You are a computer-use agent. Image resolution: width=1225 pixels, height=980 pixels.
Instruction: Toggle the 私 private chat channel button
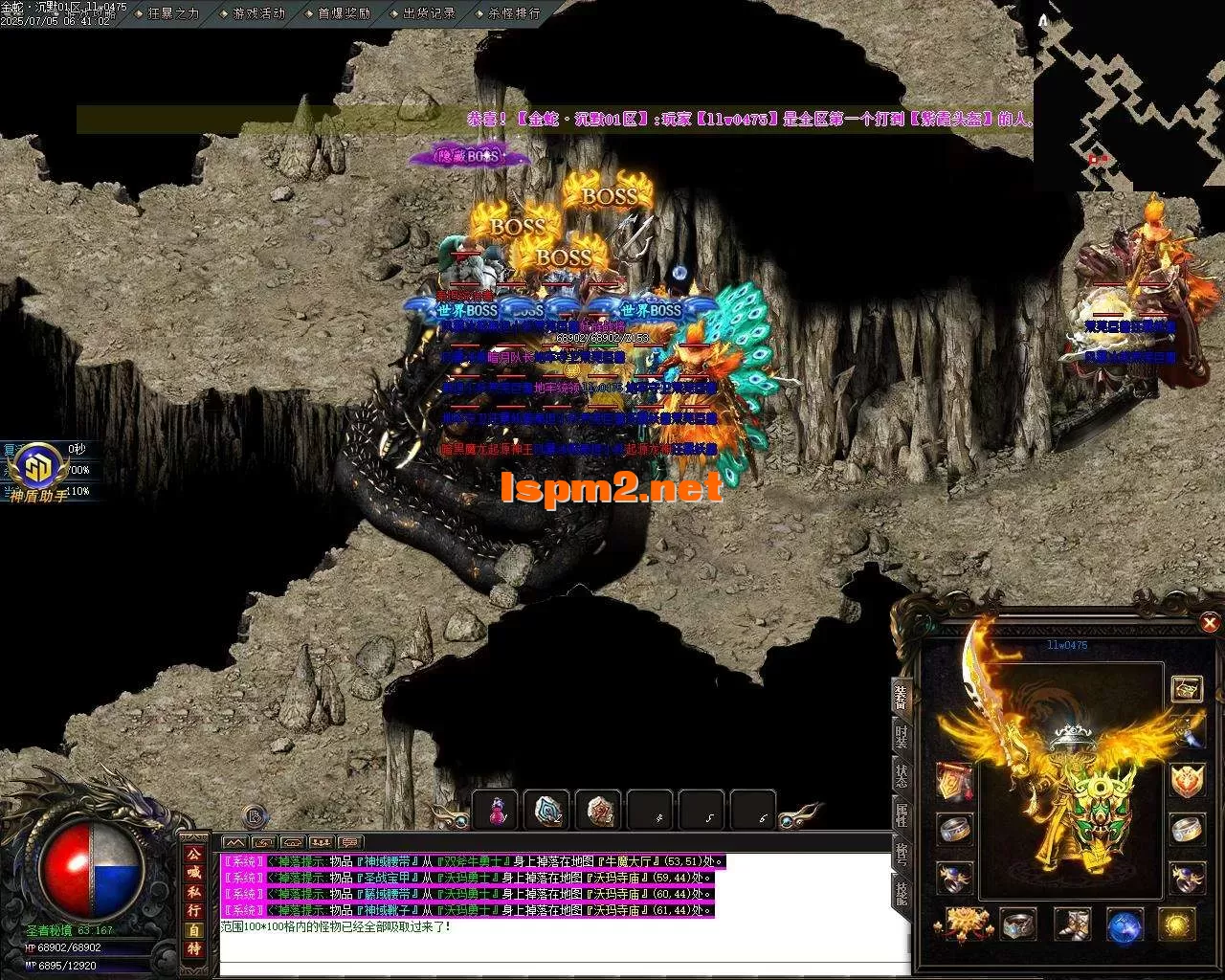194,891
